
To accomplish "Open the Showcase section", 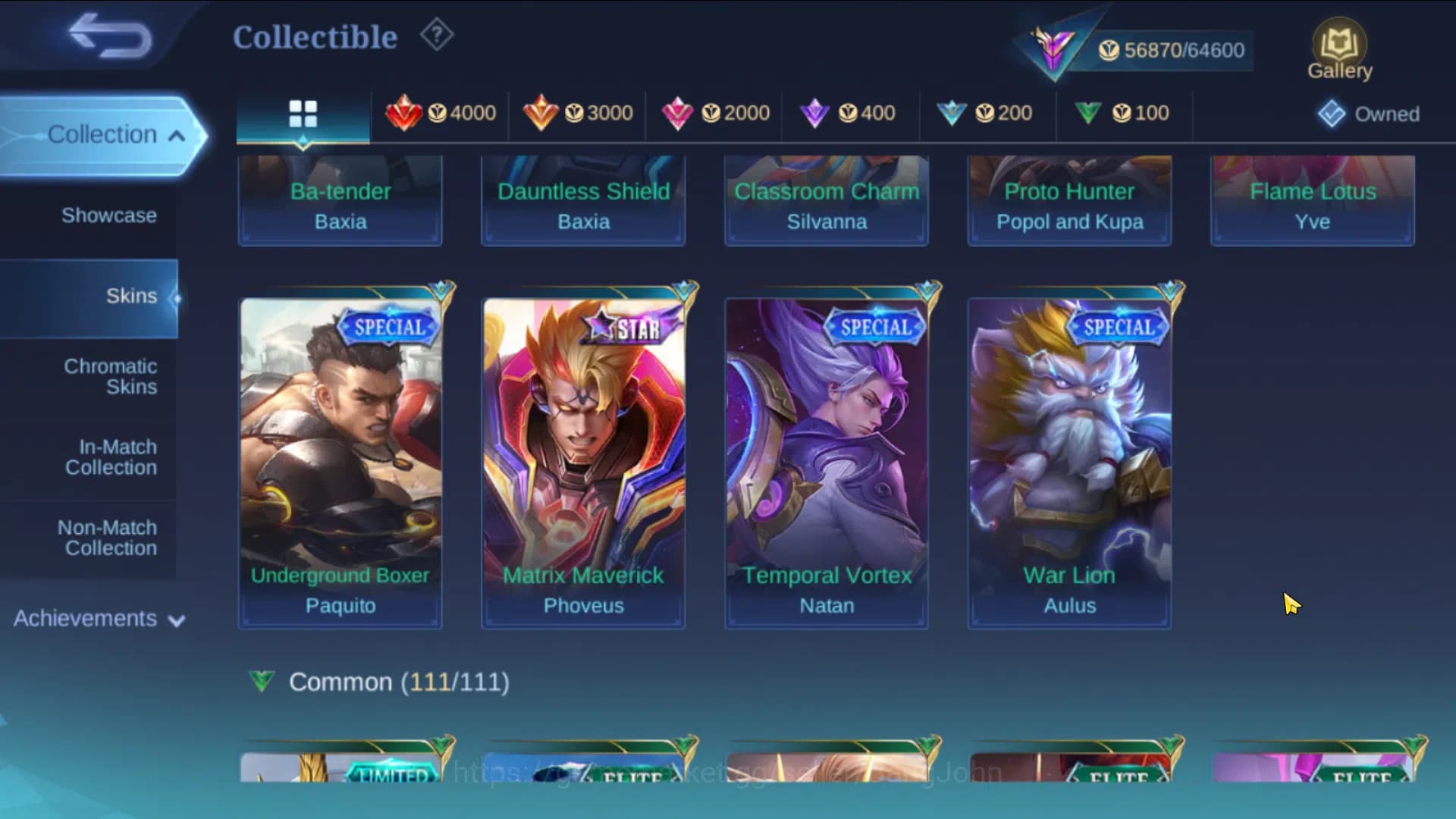I will click(x=110, y=215).
